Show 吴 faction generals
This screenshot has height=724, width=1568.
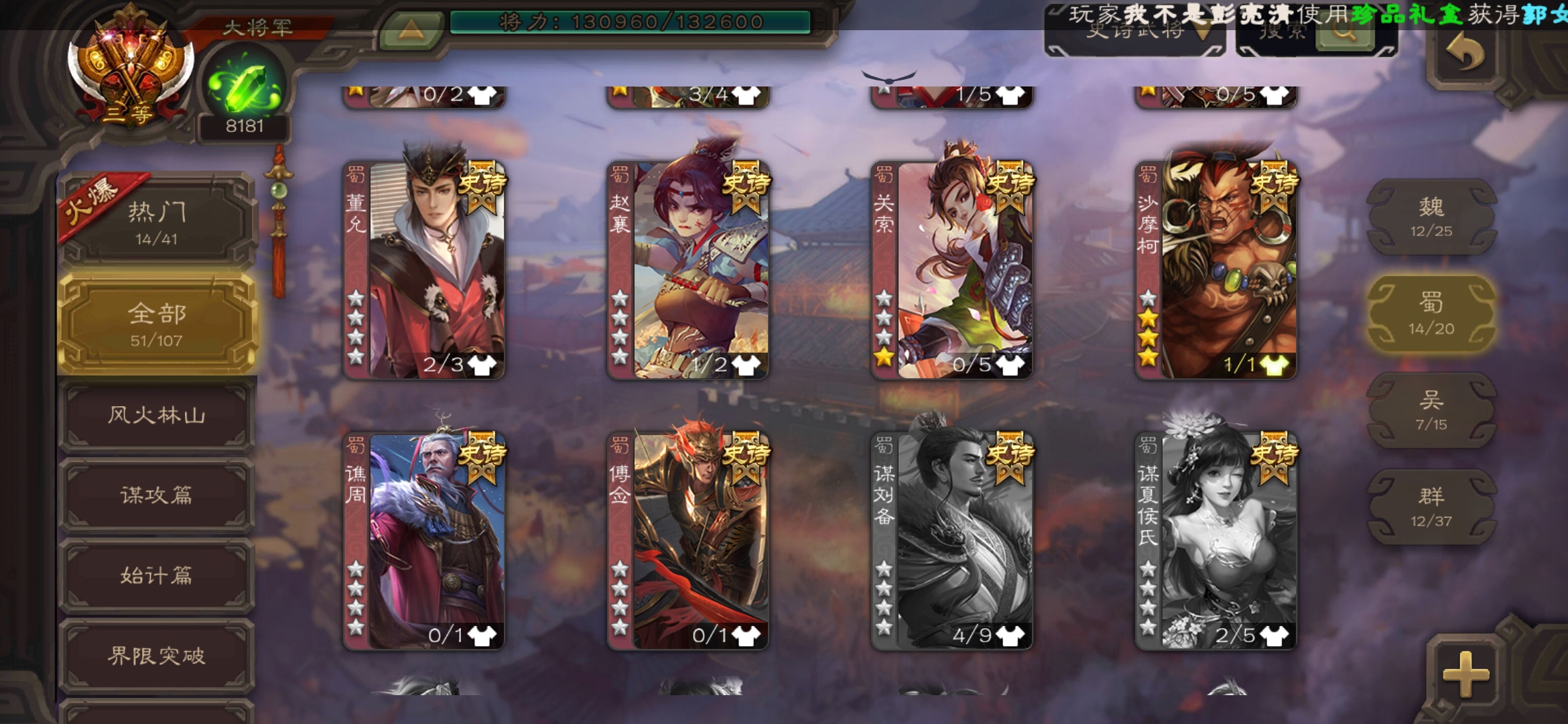[1431, 410]
